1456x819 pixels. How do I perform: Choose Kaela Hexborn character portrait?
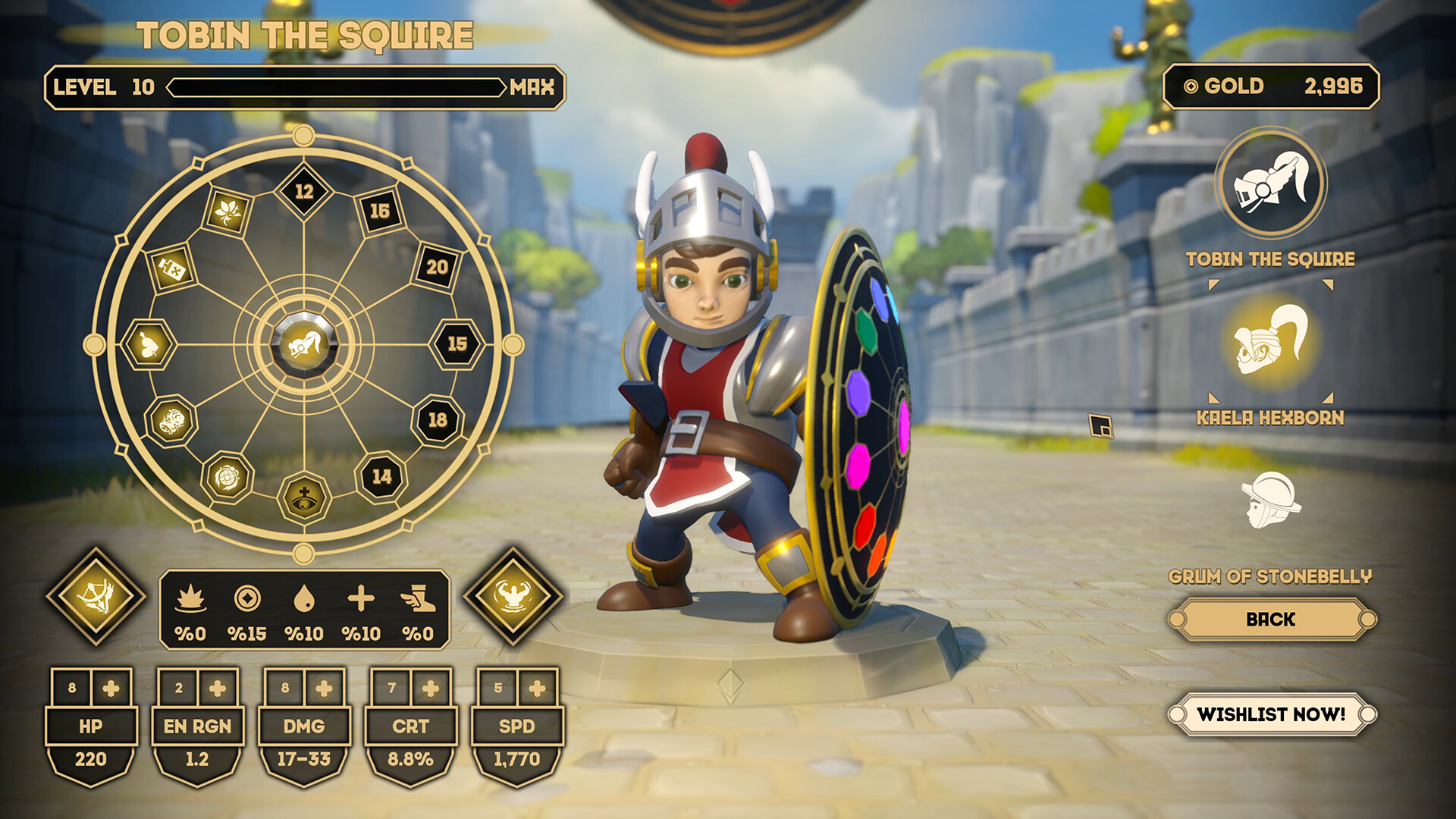[1271, 342]
